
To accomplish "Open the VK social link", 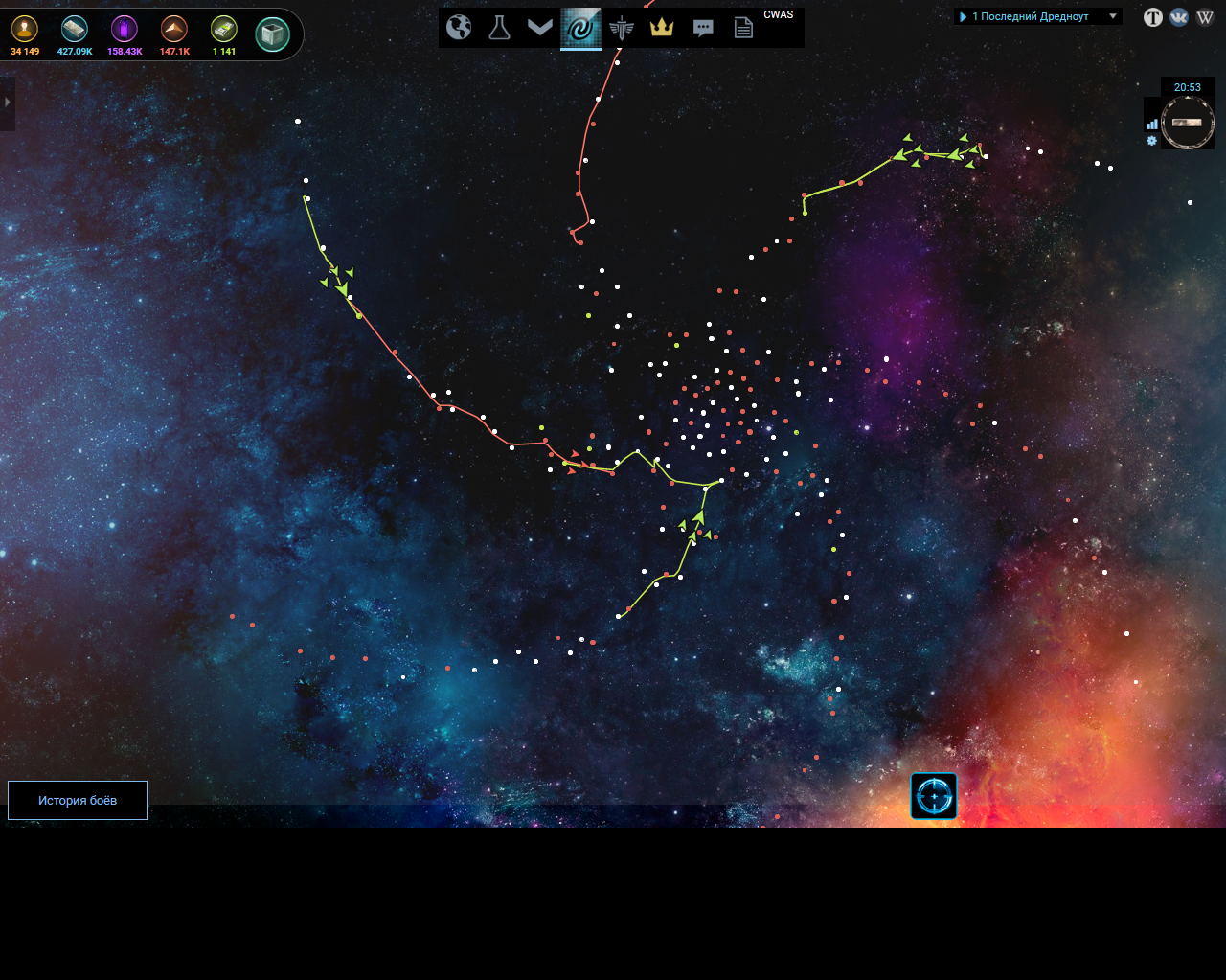I will [x=1179, y=17].
